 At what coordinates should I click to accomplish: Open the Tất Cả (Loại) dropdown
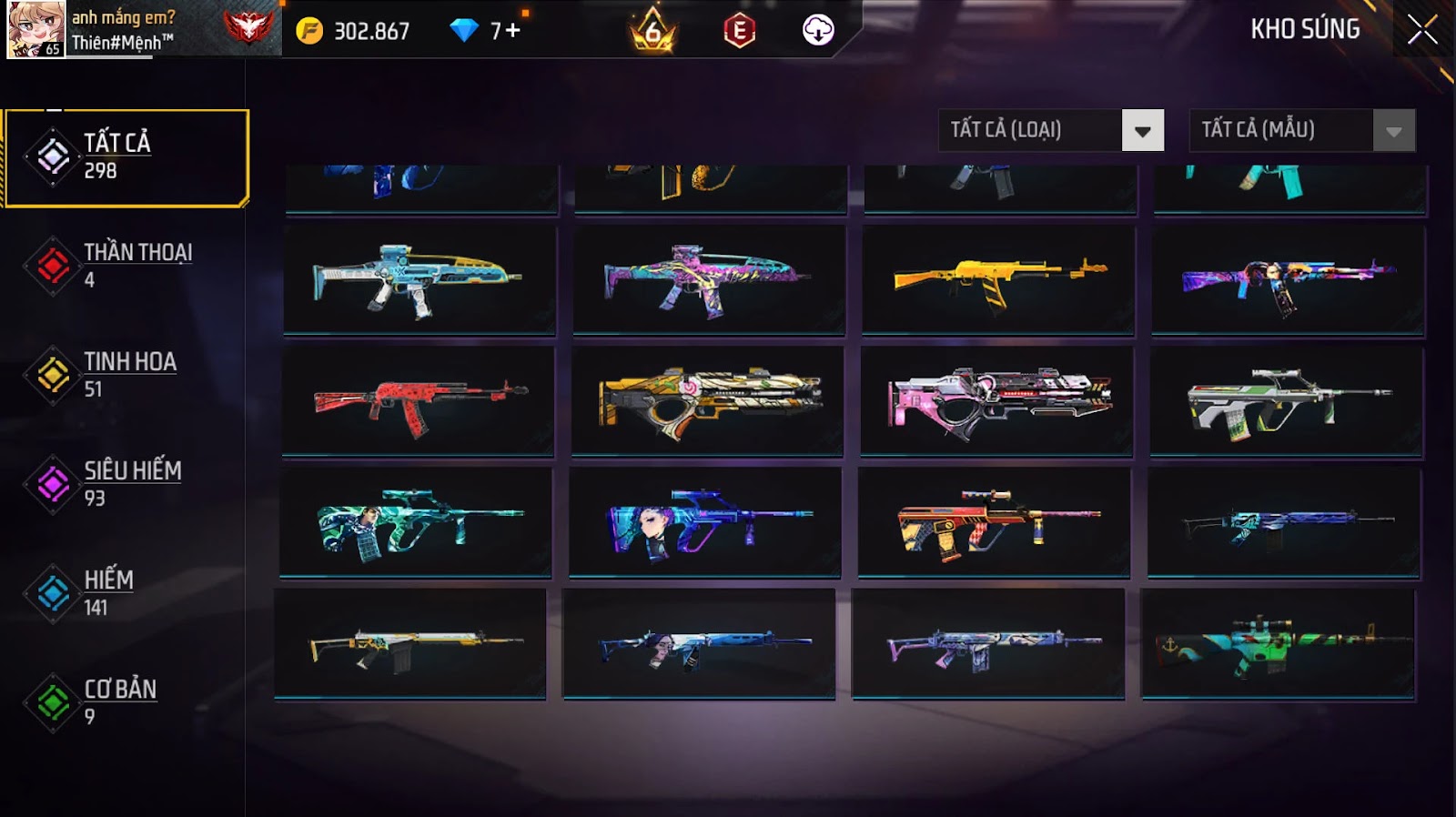pos(1051,131)
